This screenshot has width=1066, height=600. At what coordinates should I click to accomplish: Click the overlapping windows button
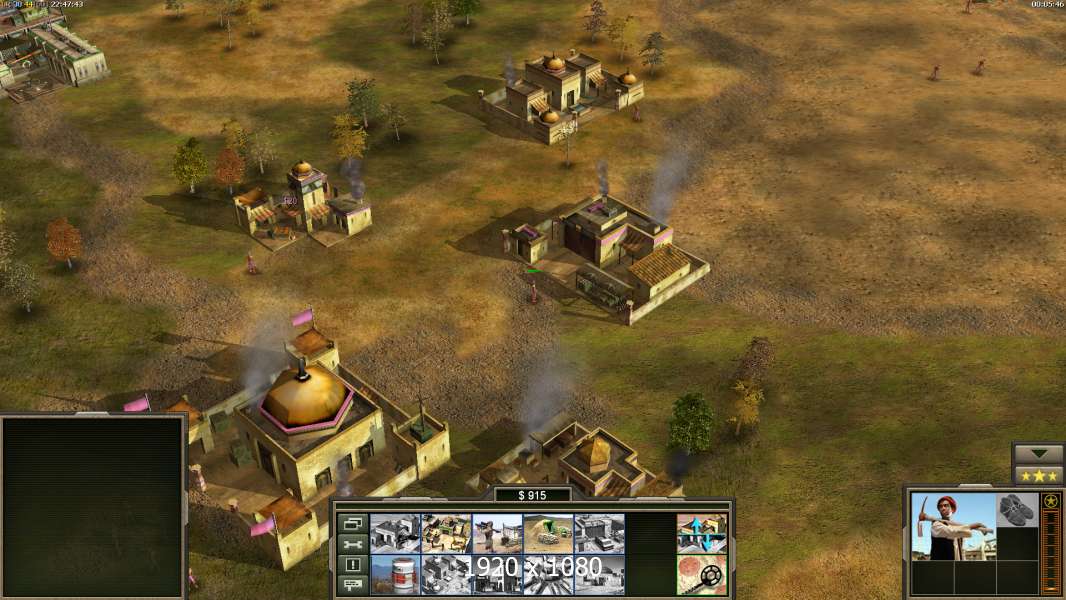[352, 523]
